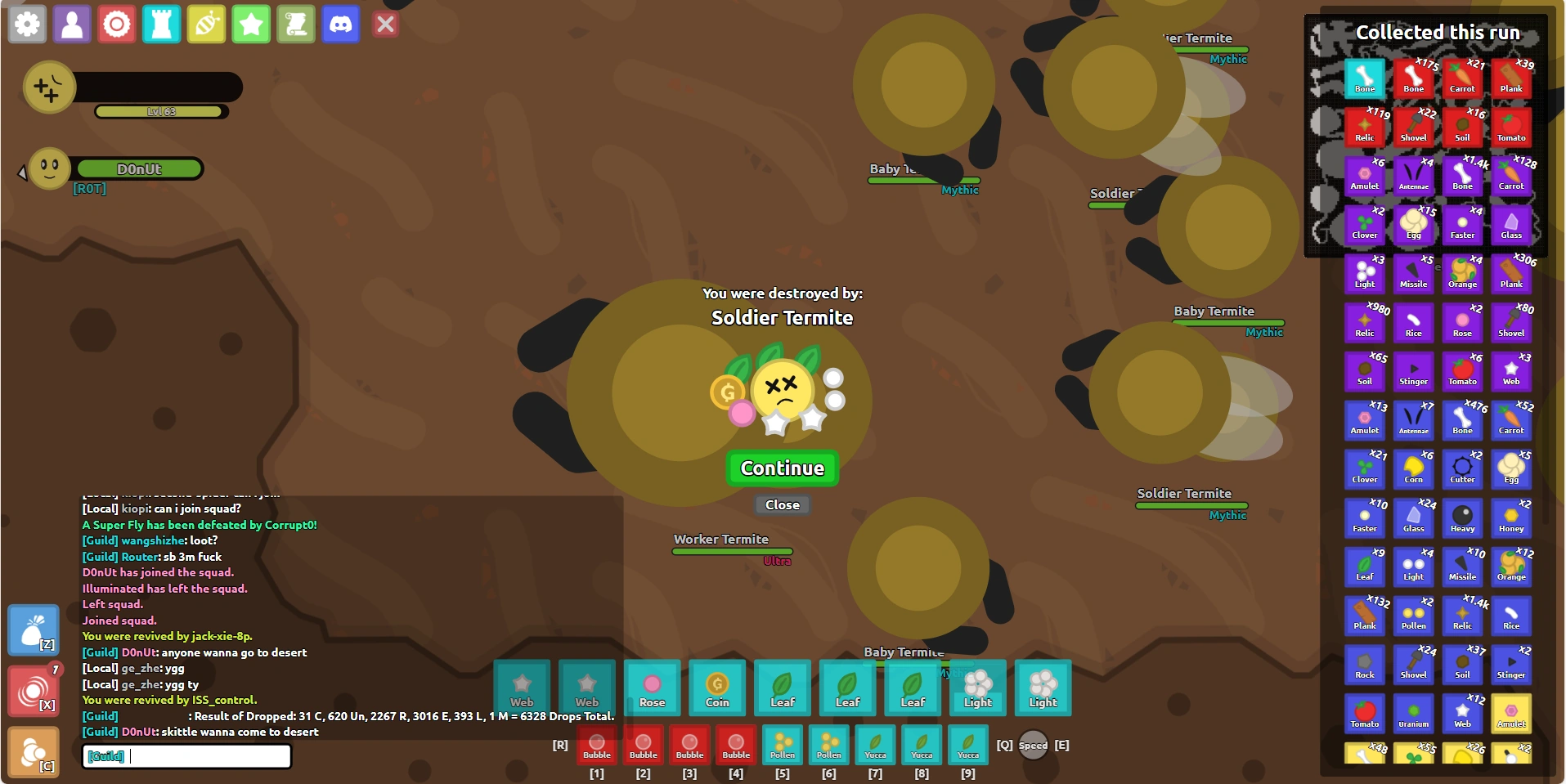Select the Coin petal in slot row

click(717, 688)
